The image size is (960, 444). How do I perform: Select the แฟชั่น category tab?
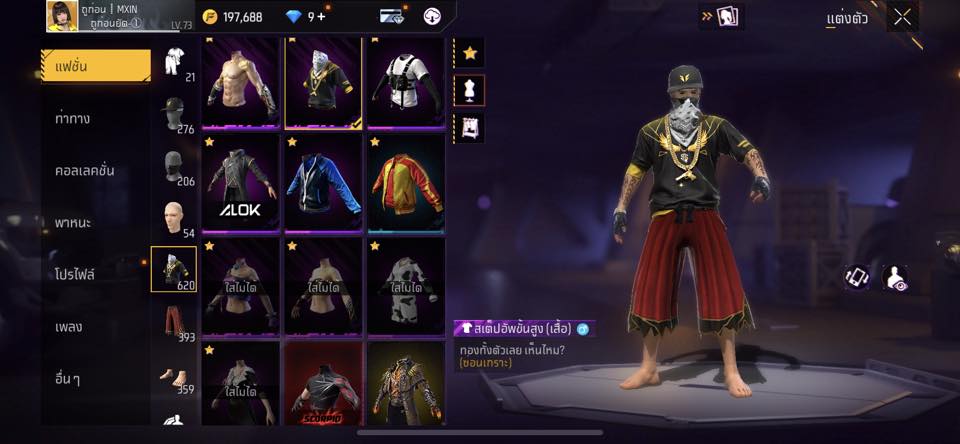pos(96,66)
